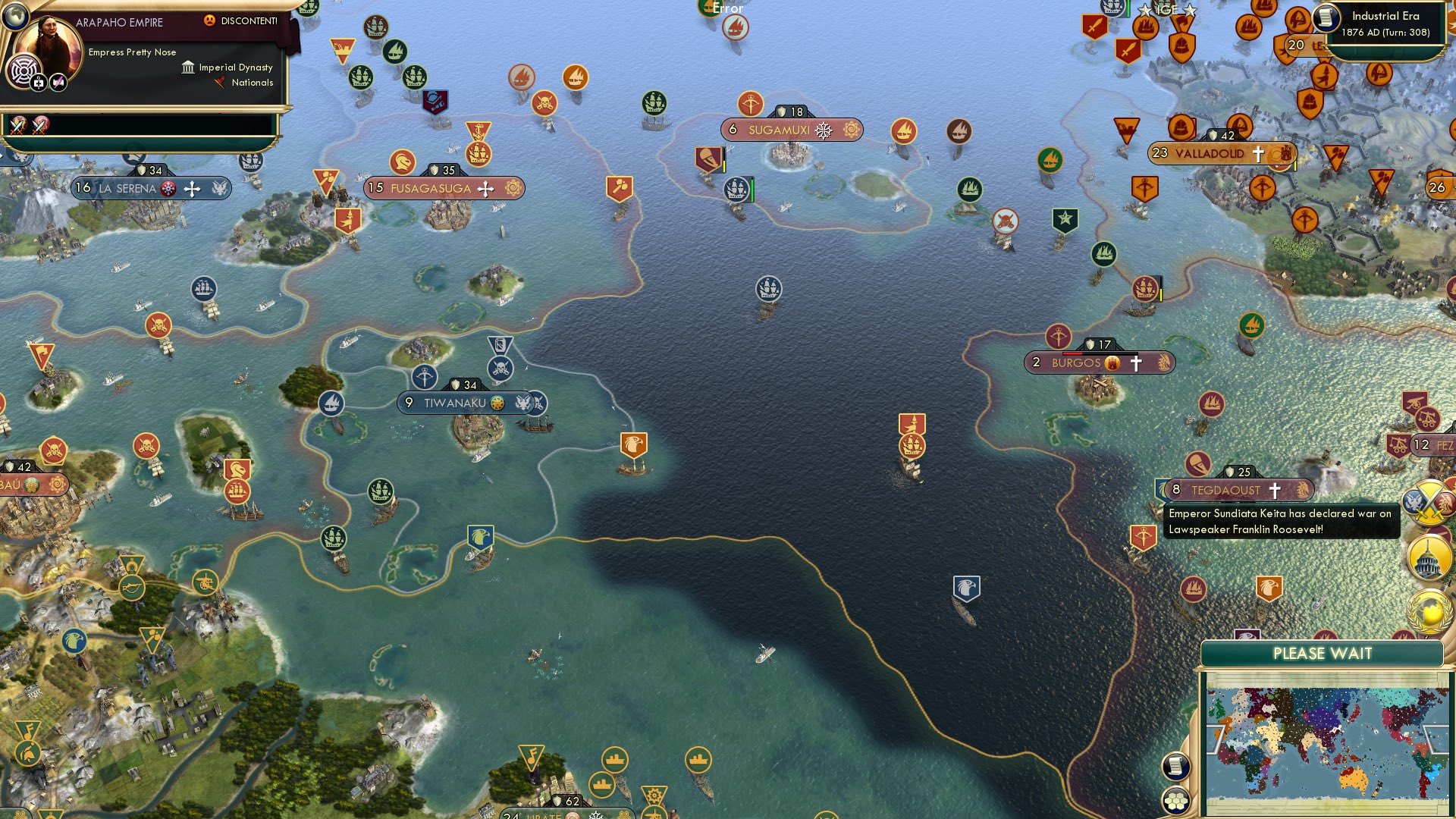Open the IGE in-game editor button
Image resolution: width=1456 pixels, height=819 pixels.
1166,10
